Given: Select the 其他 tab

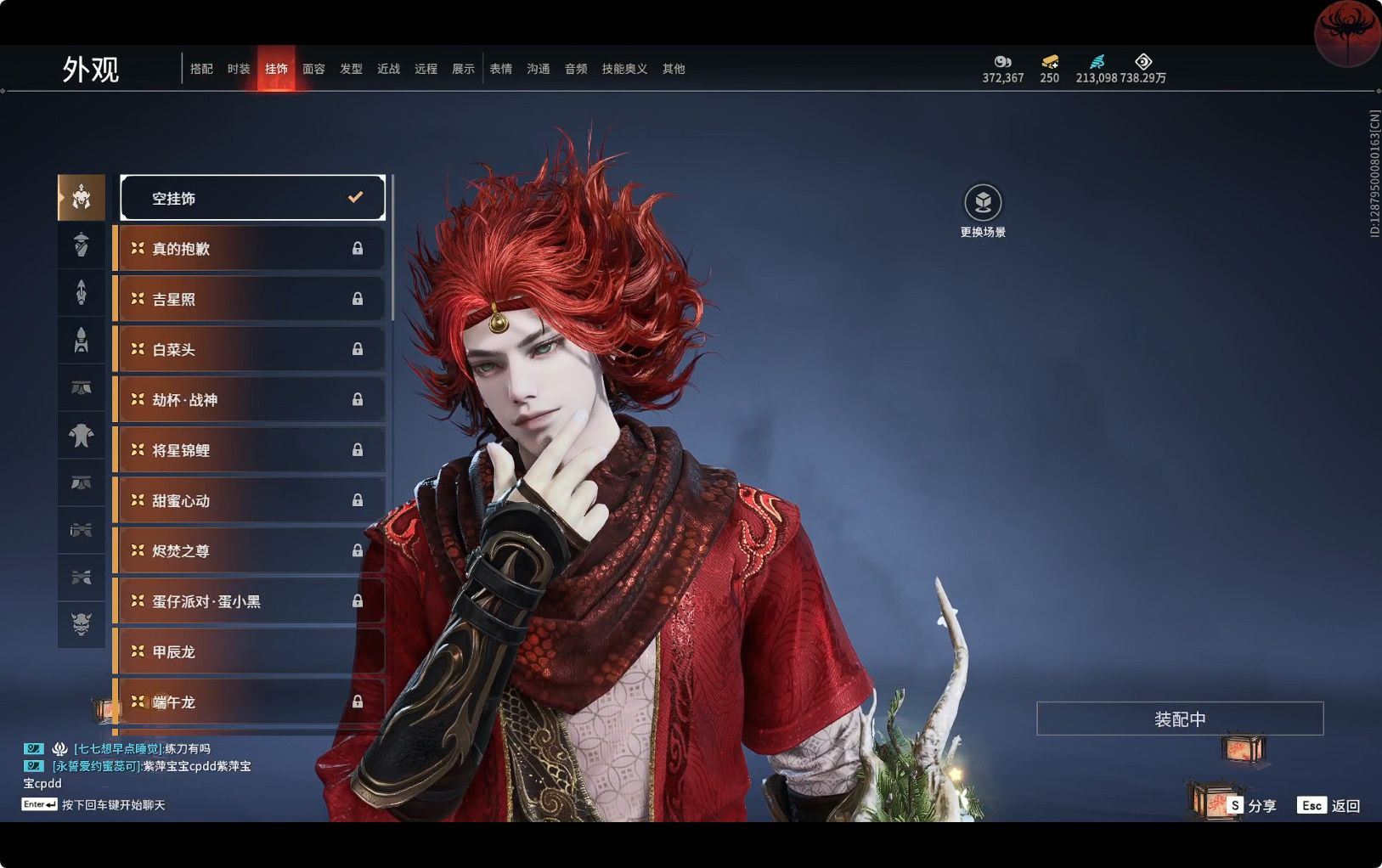Looking at the screenshot, I should click(674, 69).
